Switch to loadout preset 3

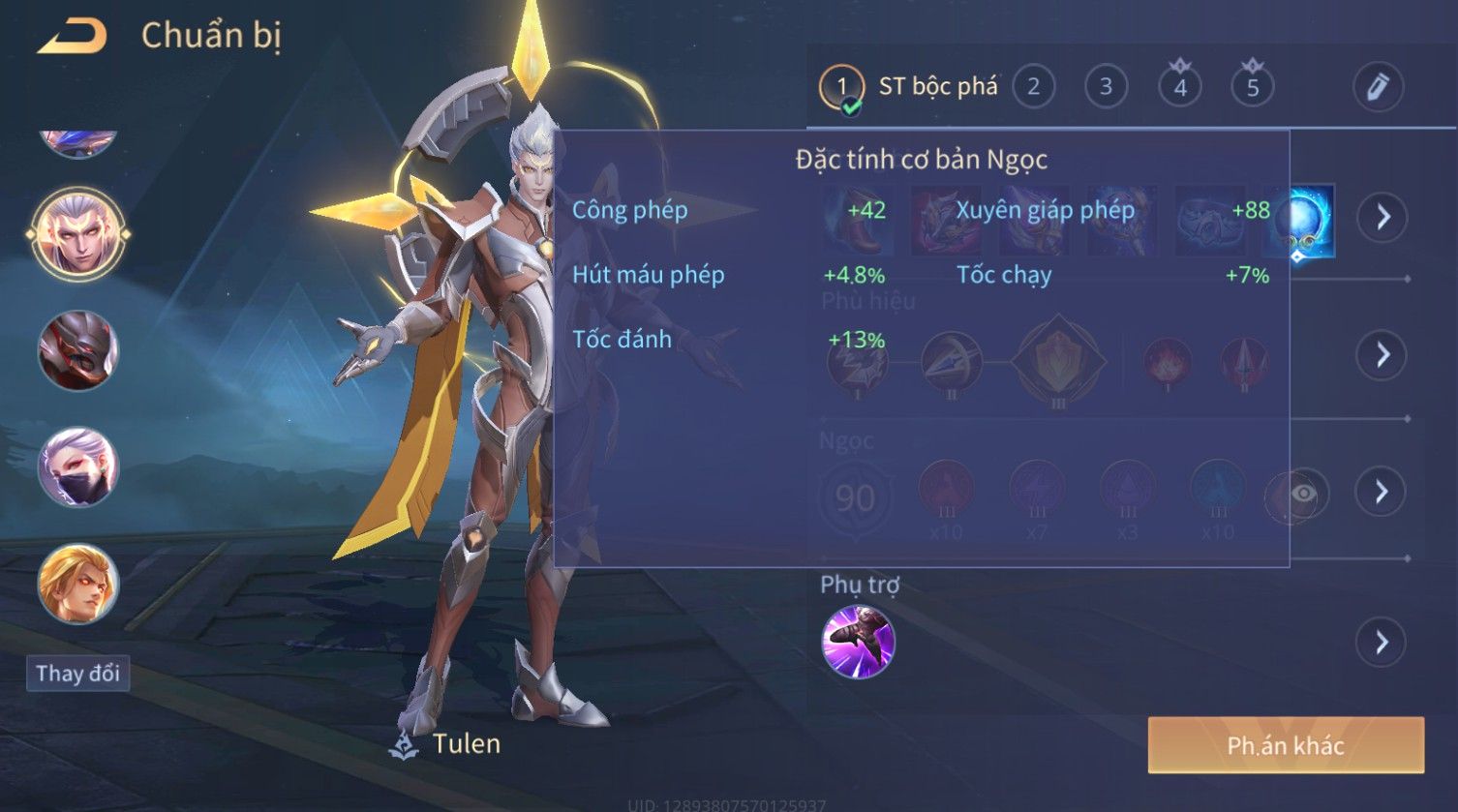point(1106,87)
